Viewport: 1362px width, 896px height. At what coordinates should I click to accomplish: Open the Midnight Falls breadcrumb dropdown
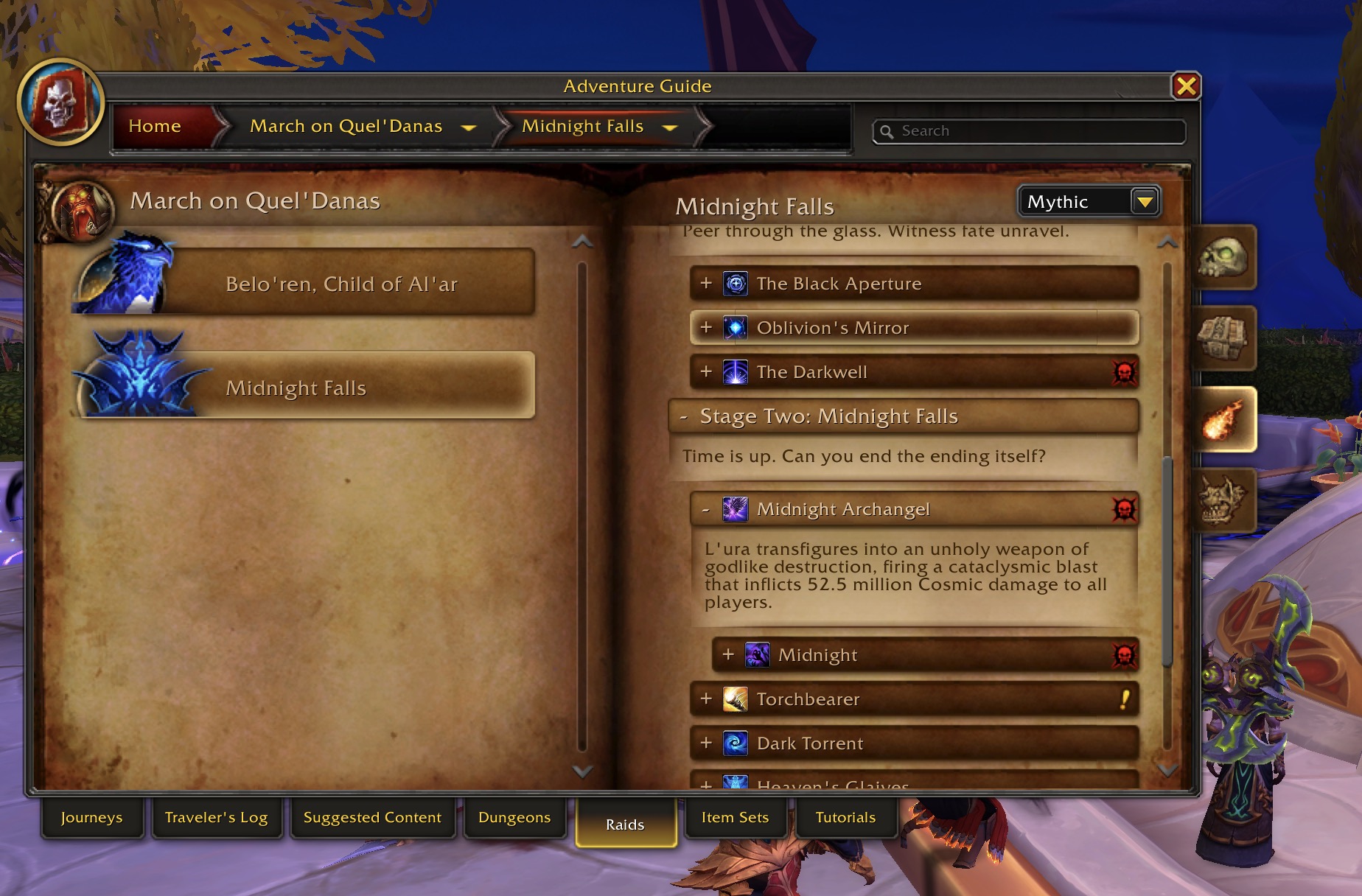coord(669,127)
